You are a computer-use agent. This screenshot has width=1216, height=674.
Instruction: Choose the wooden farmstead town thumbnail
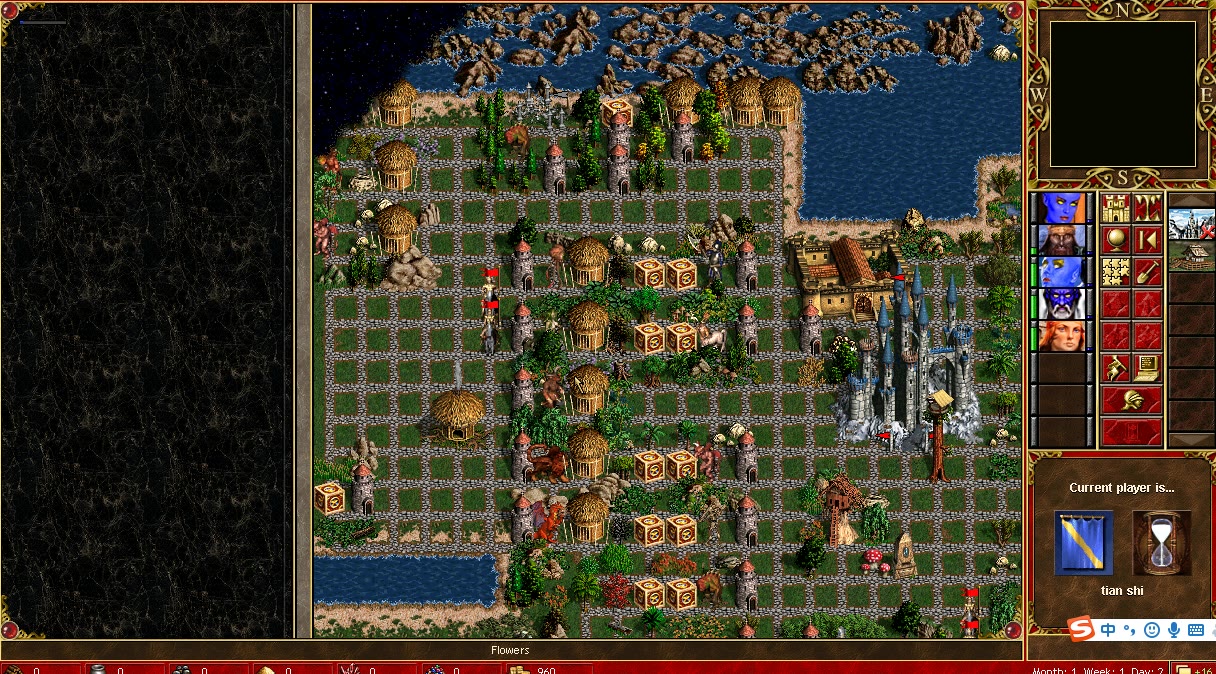click(x=1191, y=256)
